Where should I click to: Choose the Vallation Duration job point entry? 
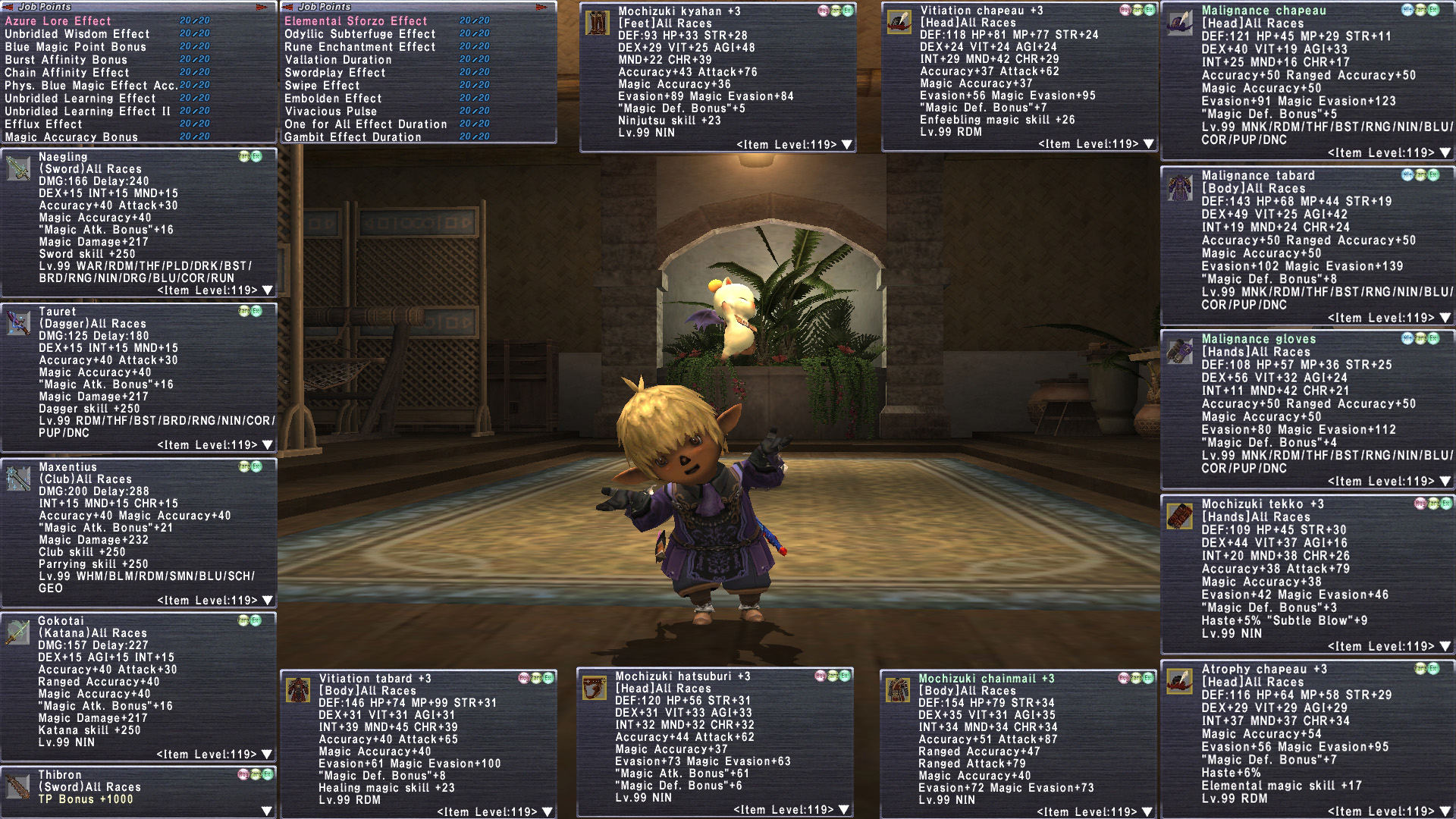coord(337,60)
